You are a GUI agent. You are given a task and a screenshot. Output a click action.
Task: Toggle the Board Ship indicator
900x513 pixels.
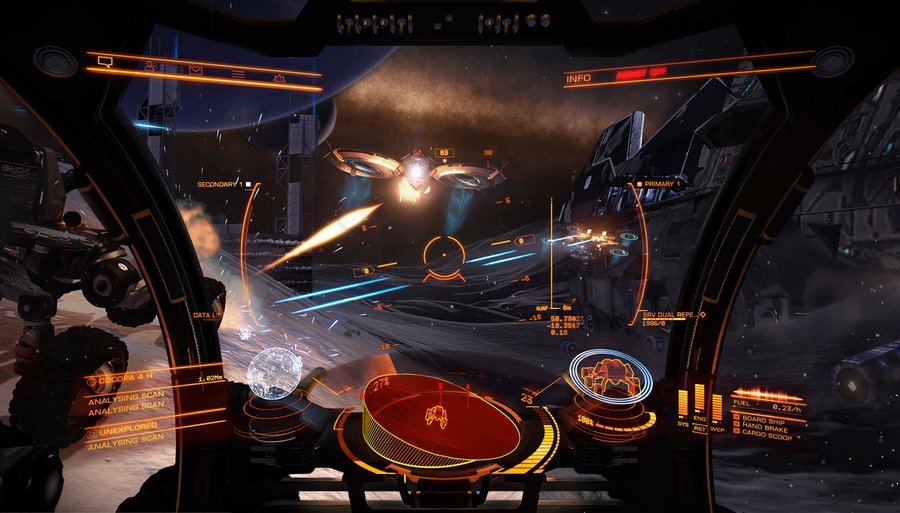pos(765,420)
